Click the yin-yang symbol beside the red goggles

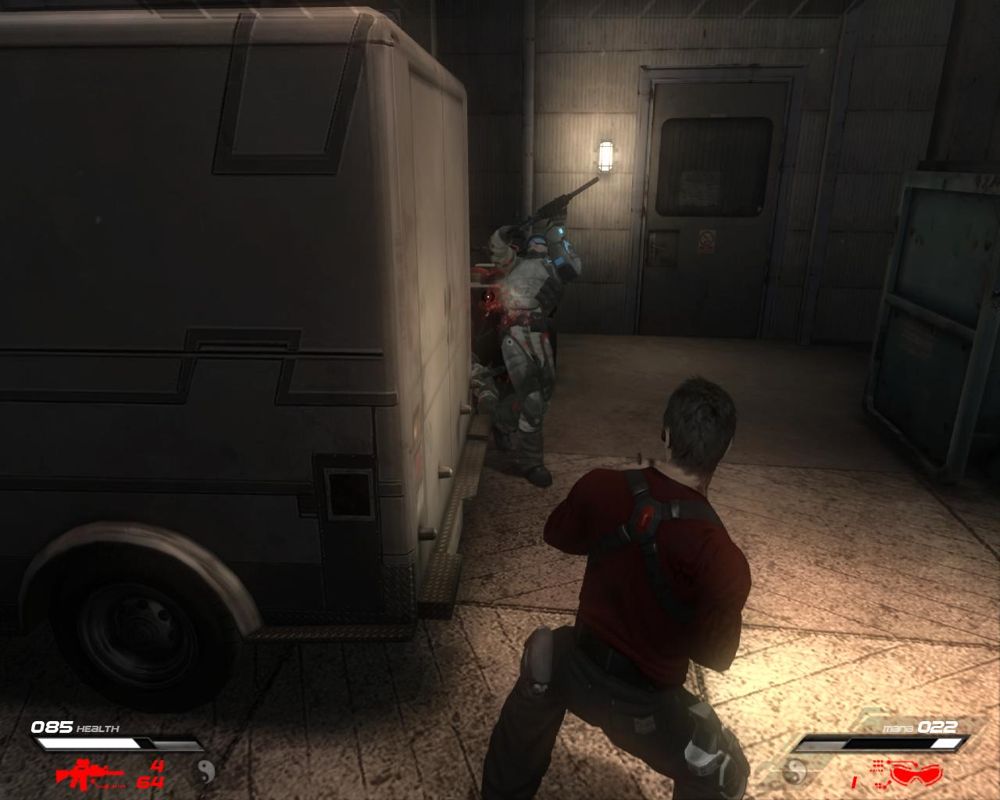pyautogui.click(x=797, y=771)
